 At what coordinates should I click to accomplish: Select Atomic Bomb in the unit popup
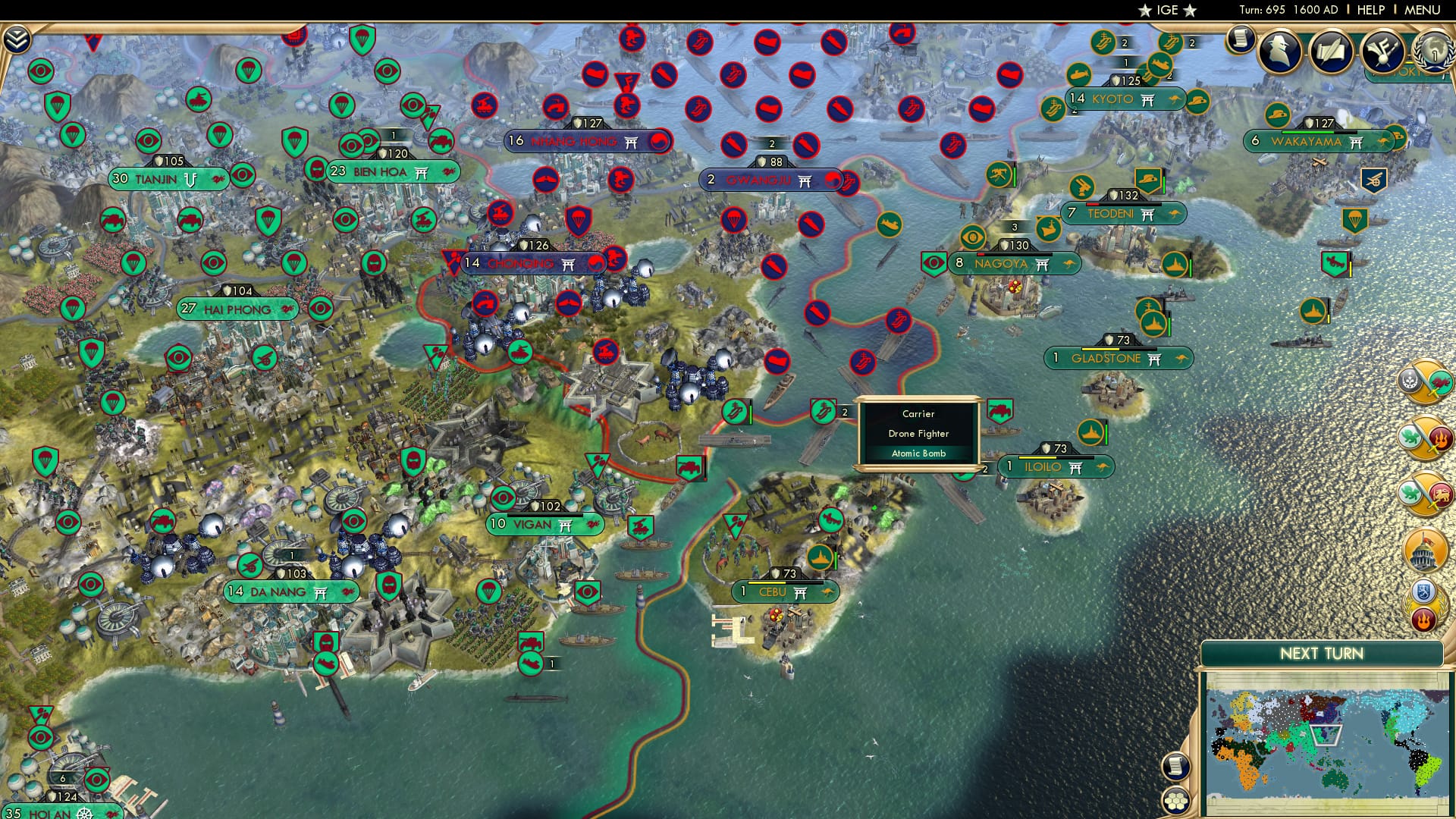tap(918, 453)
